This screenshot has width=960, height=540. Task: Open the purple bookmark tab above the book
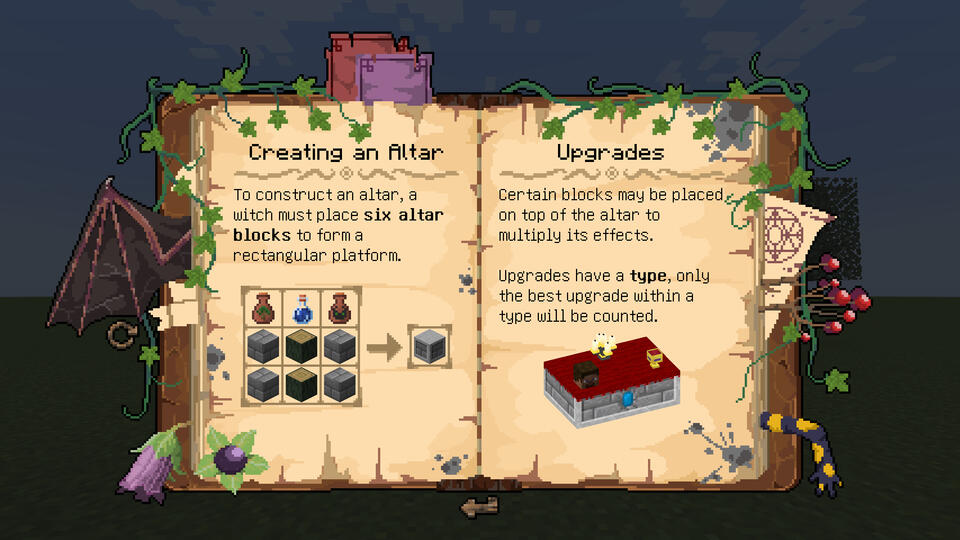click(395, 78)
